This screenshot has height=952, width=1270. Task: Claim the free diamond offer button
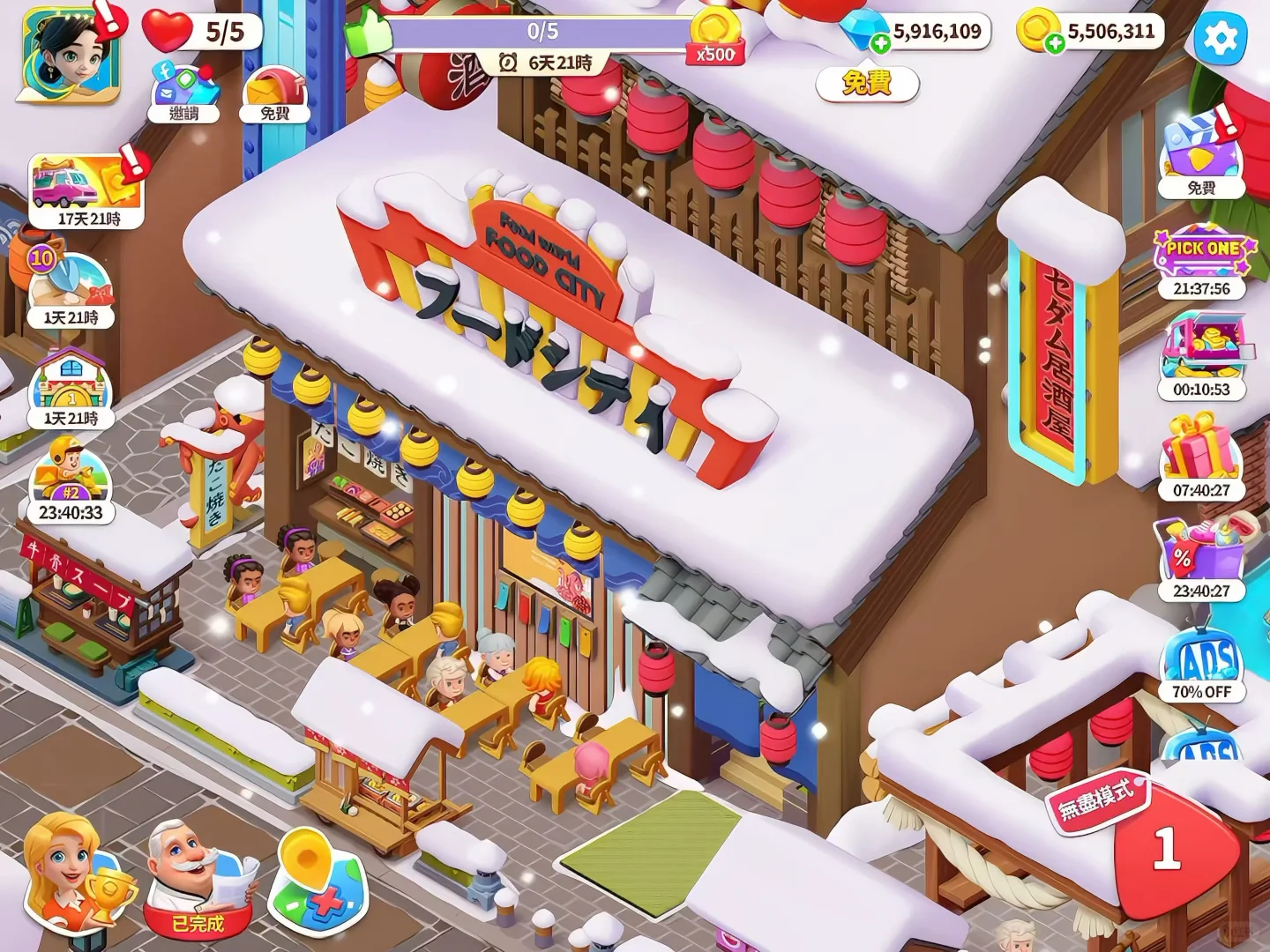(x=867, y=84)
